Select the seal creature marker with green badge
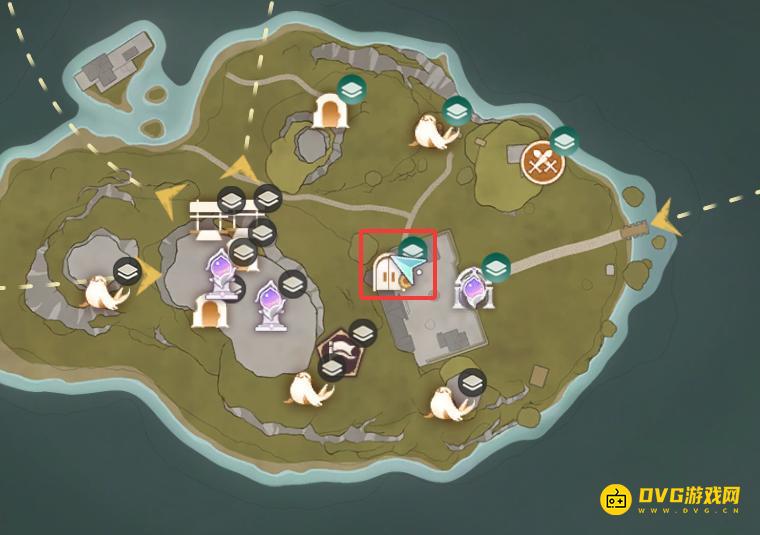The width and height of the screenshot is (760, 535). tap(434, 131)
